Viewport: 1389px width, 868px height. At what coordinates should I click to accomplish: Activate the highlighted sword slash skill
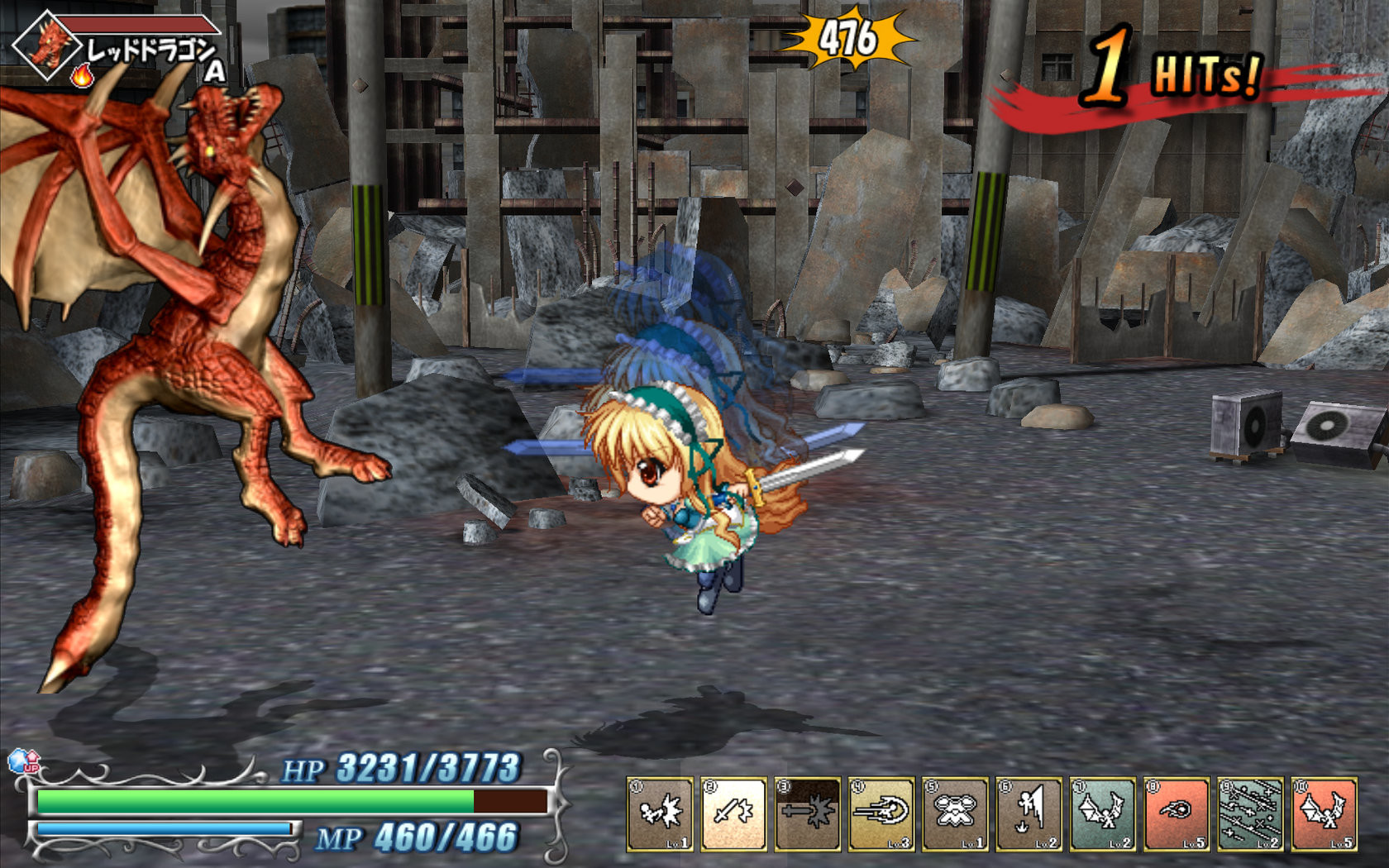pos(733,814)
